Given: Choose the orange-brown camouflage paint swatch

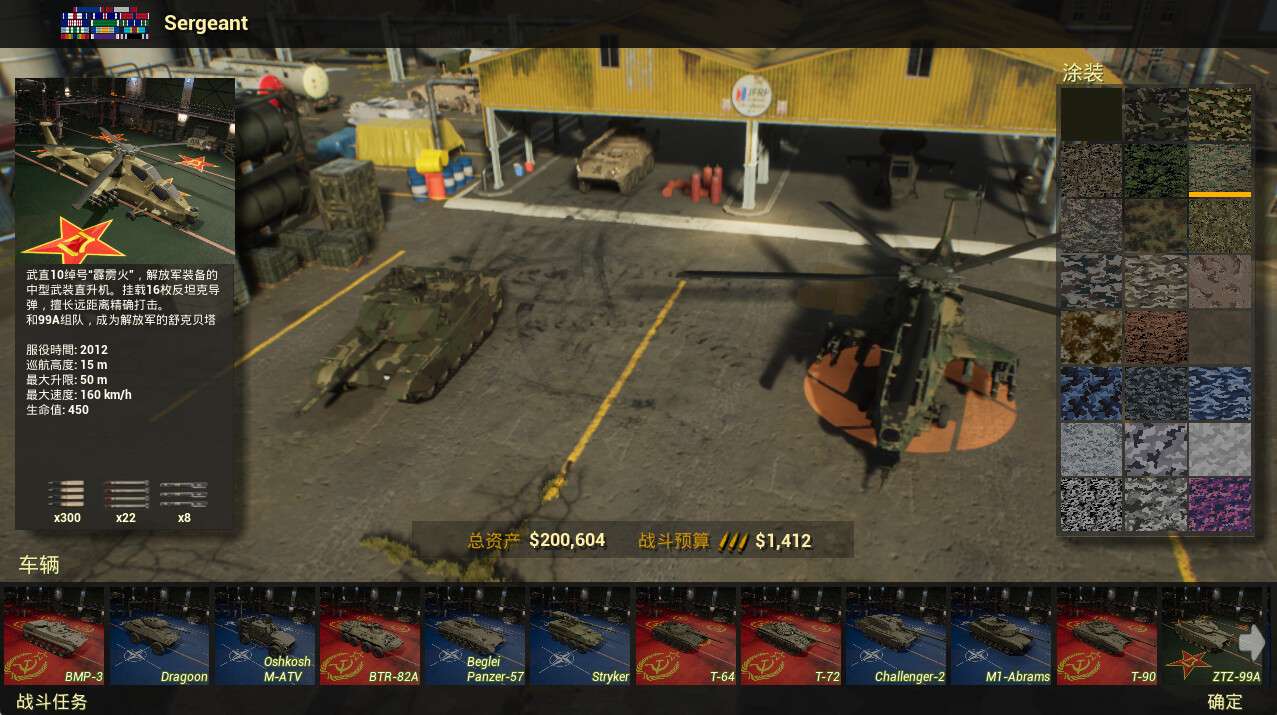Looking at the screenshot, I should click(1091, 337).
